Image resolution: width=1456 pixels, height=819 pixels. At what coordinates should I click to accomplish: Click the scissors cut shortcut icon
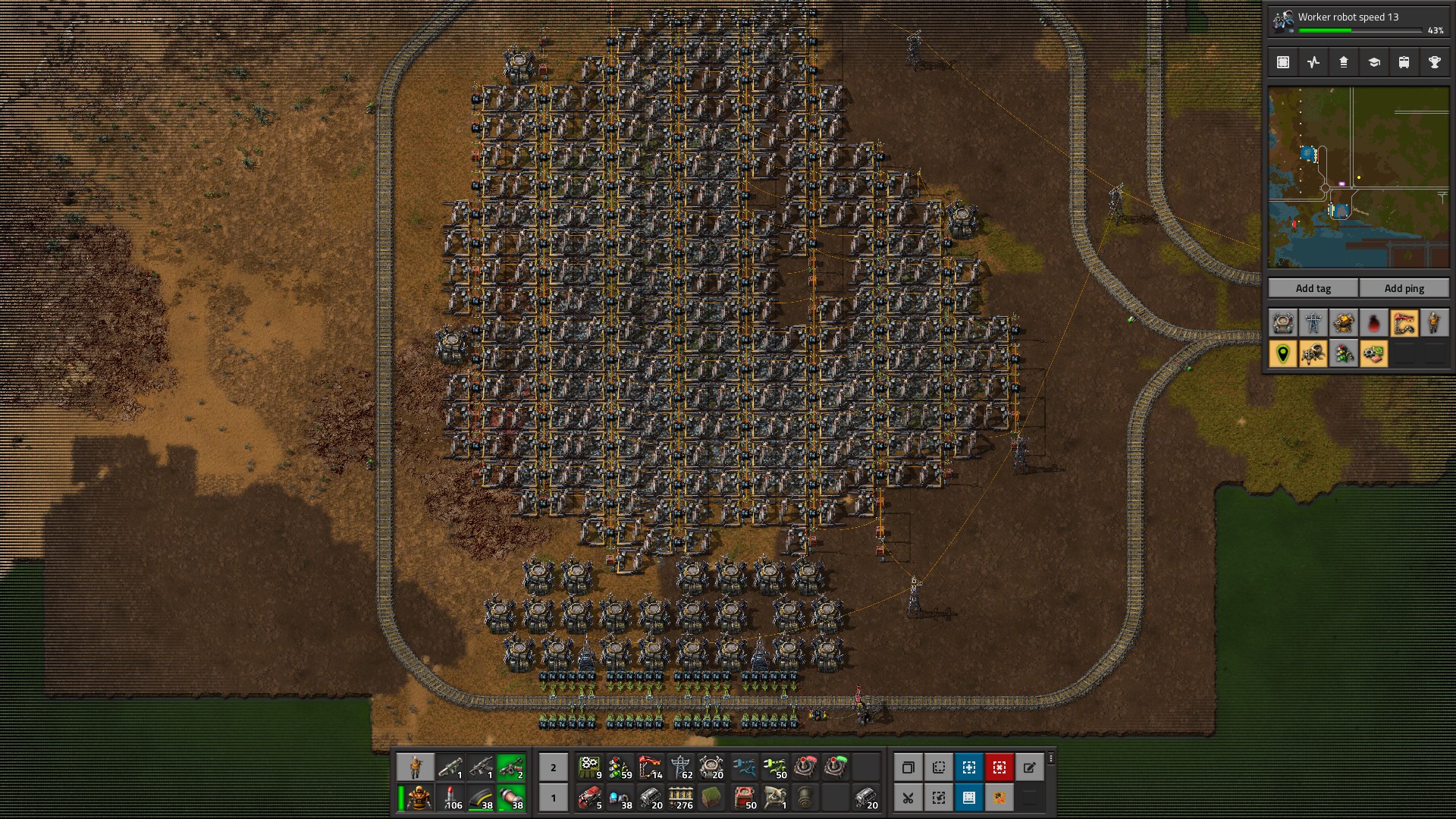pos(908,798)
